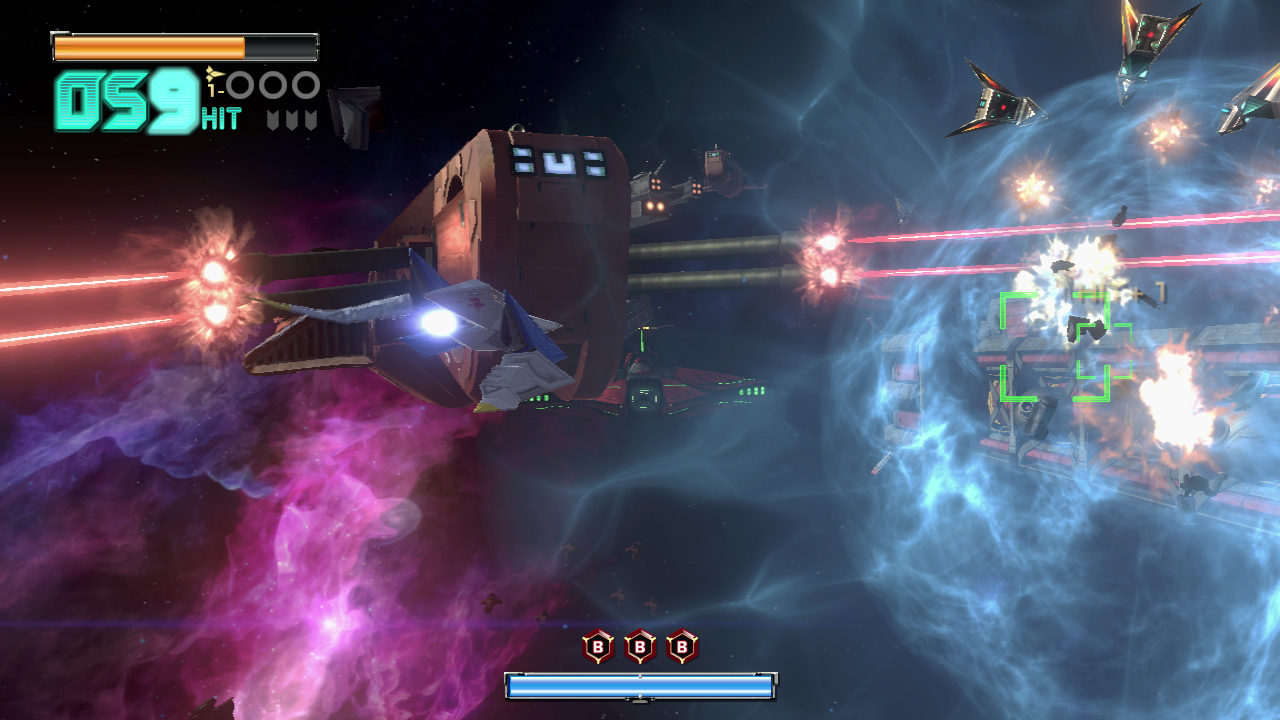
Task: Click the rightmost gray arrow indicator icon
Action: click(x=309, y=118)
